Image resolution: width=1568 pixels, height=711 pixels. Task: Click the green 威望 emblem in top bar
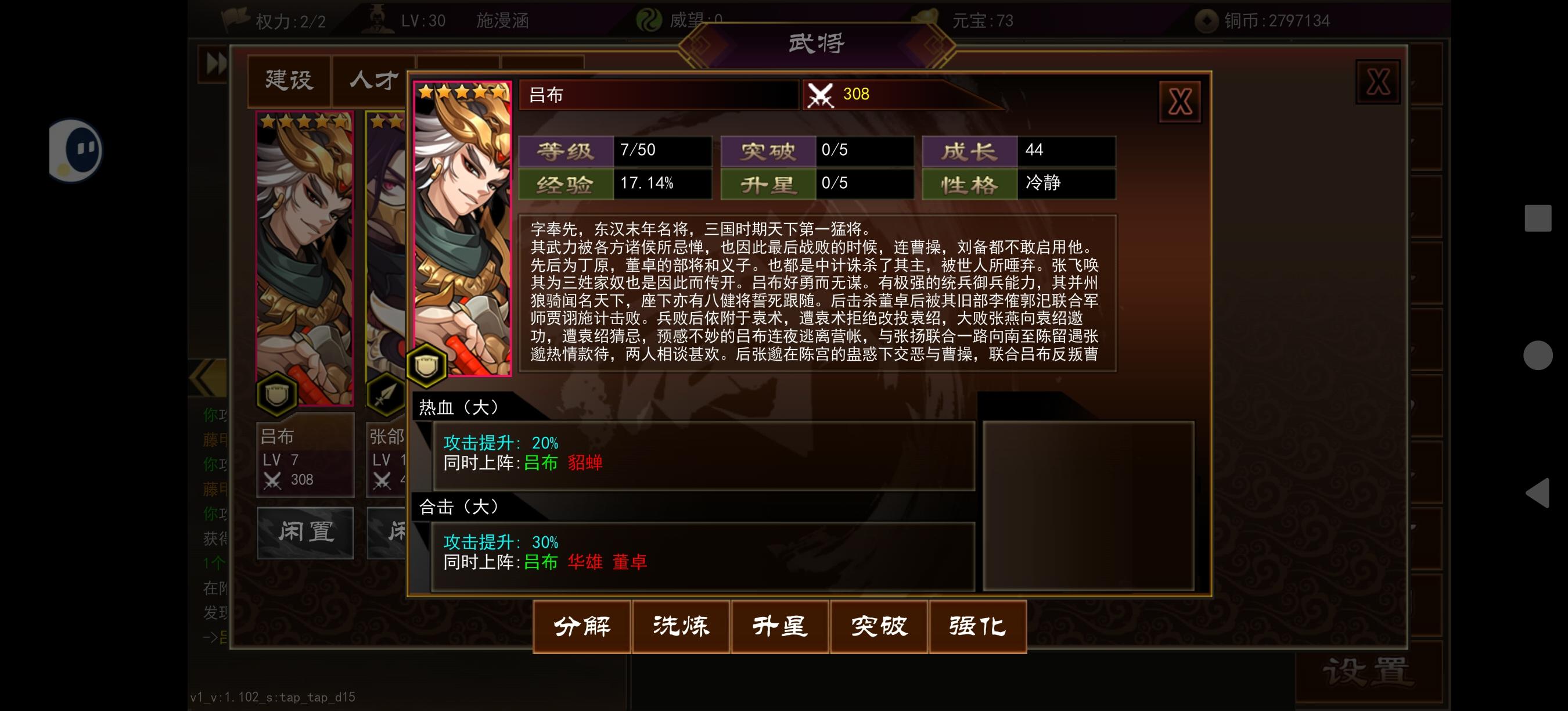[x=650, y=19]
